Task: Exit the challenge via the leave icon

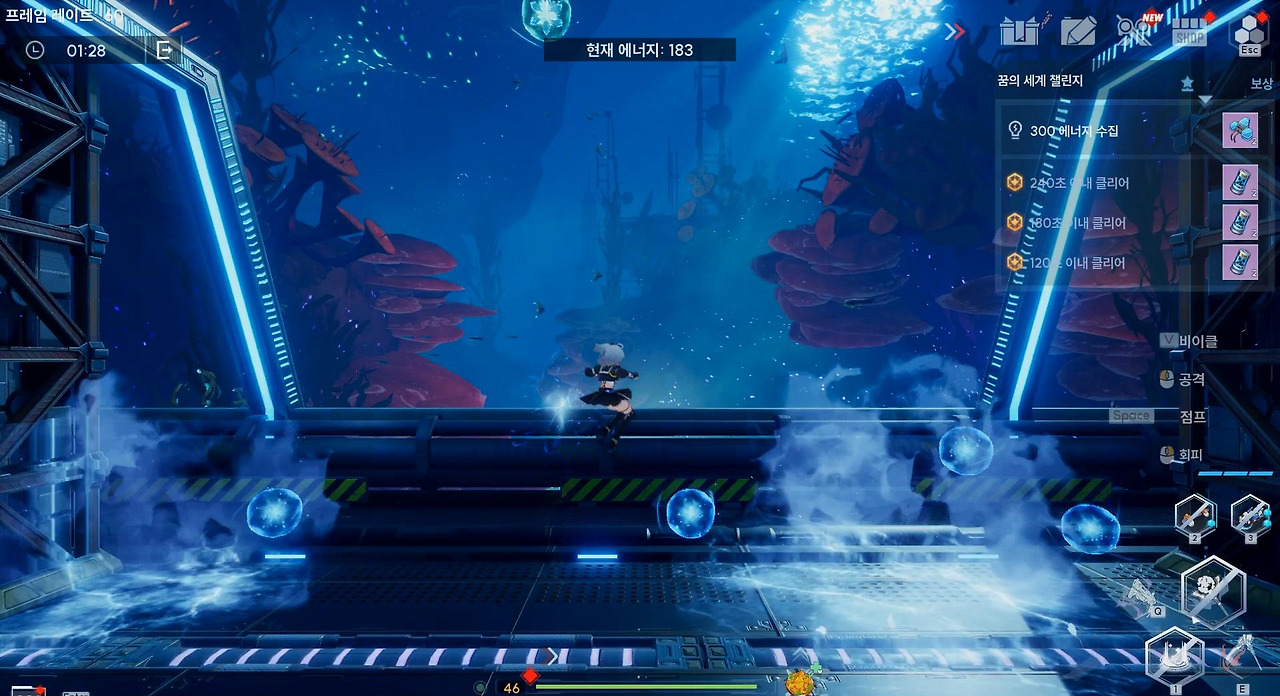Action: pyautogui.click(x=164, y=49)
